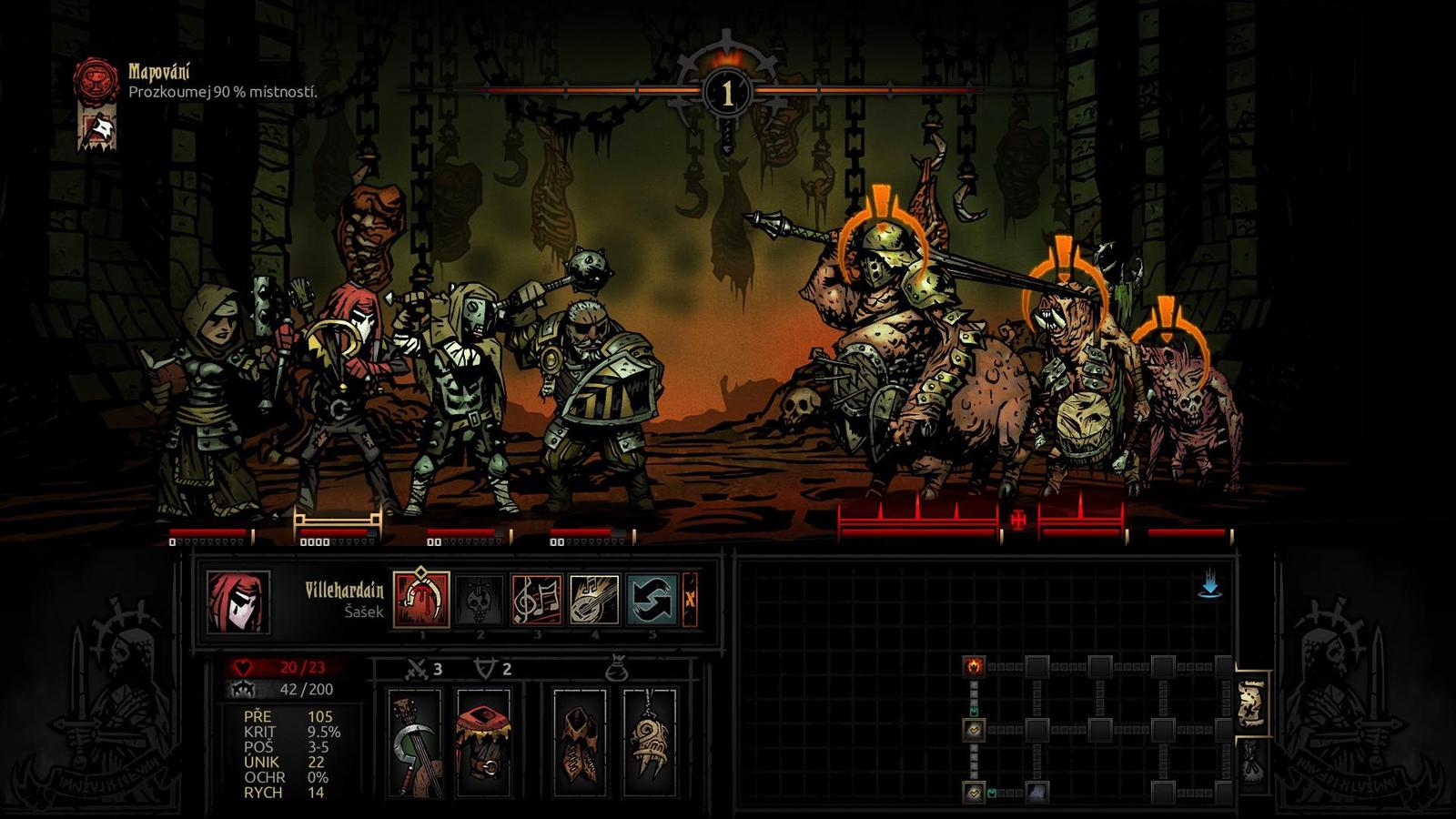
Task: Inspect the leather boots trinket slot
Action: tap(580, 742)
